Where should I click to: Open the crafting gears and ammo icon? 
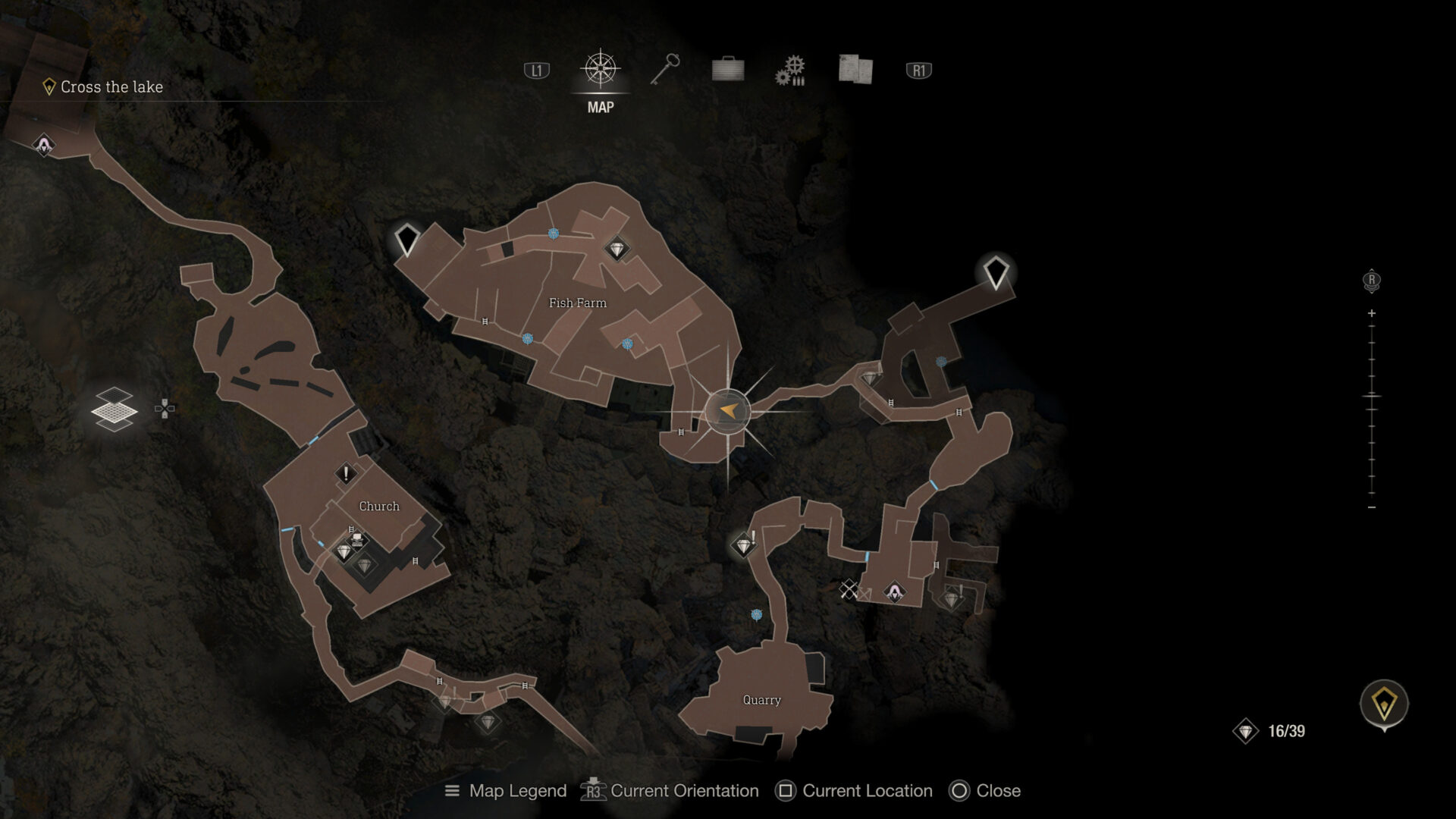click(789, 71)
